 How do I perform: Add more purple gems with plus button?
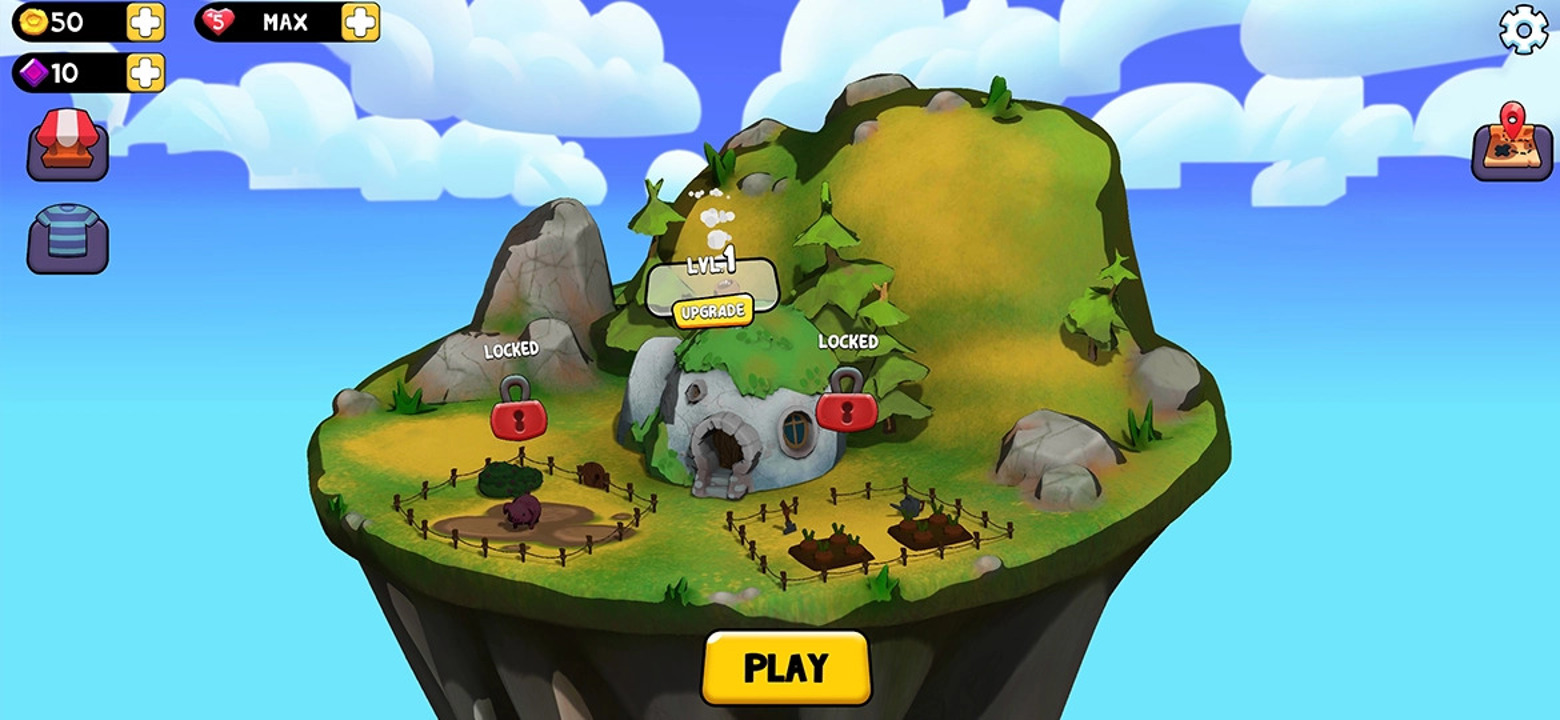coord(146,72)
